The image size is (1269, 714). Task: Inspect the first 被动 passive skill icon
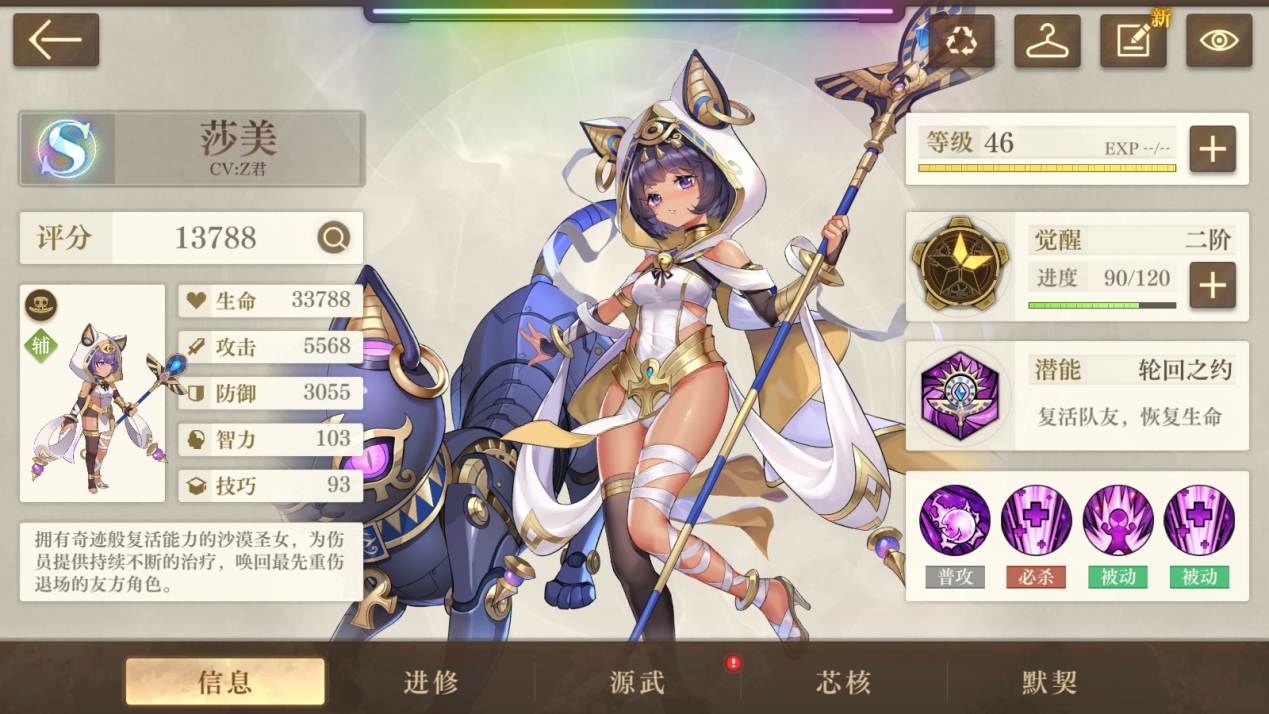click(1118, 521)
